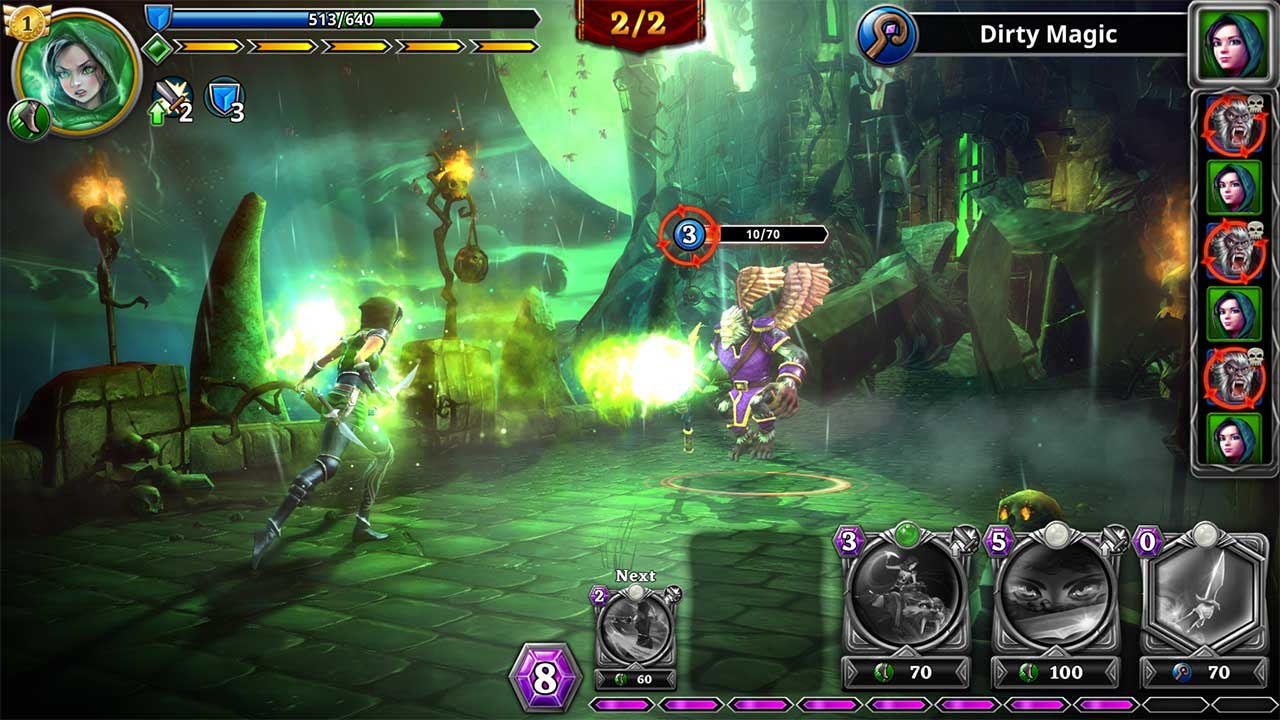Select the enemy's blue countdown marker
The width and height of the screenshot is (1280, 720).
tap(688, 235)
